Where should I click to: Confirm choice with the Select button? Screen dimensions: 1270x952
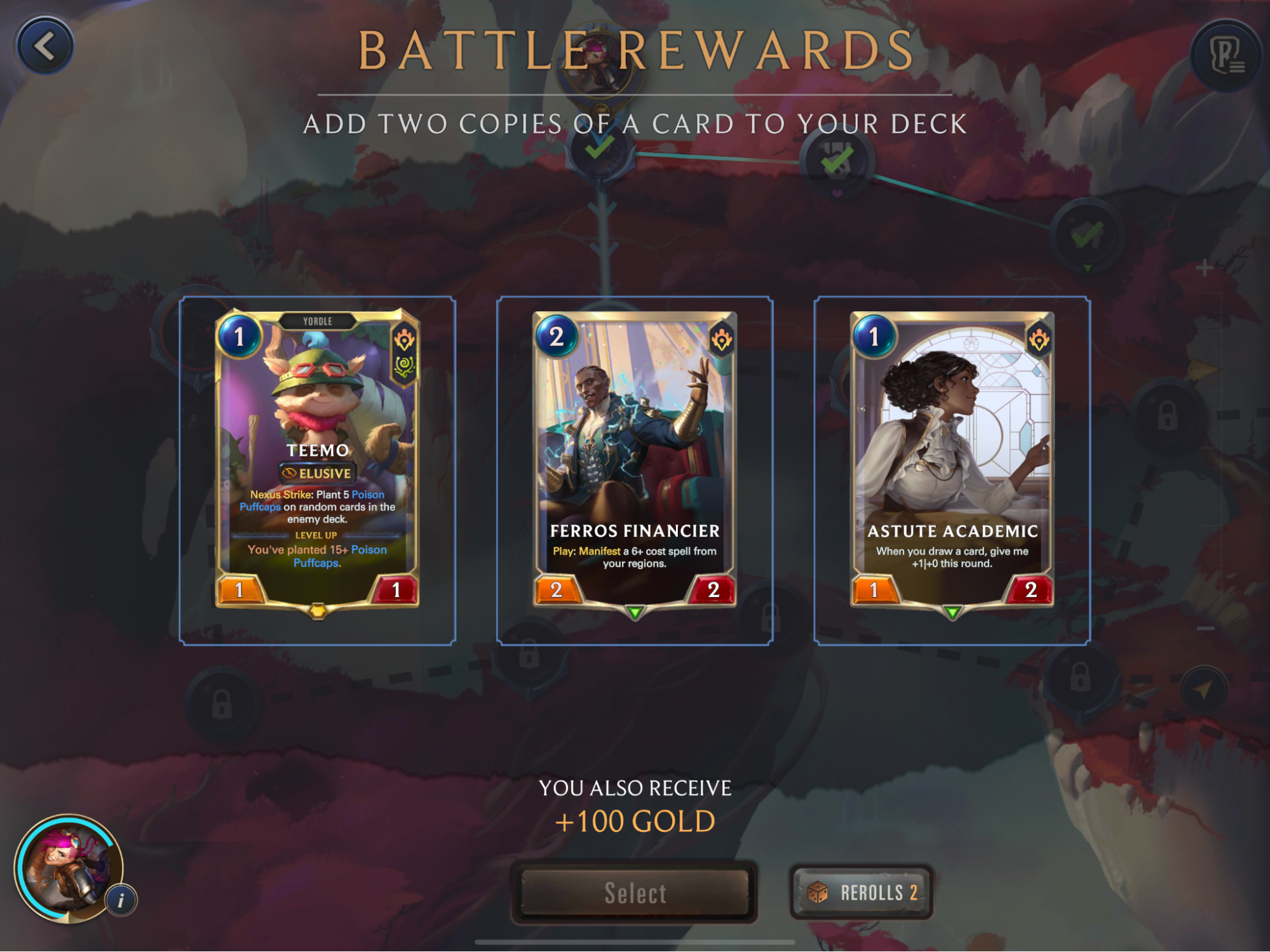coord(635,892)
